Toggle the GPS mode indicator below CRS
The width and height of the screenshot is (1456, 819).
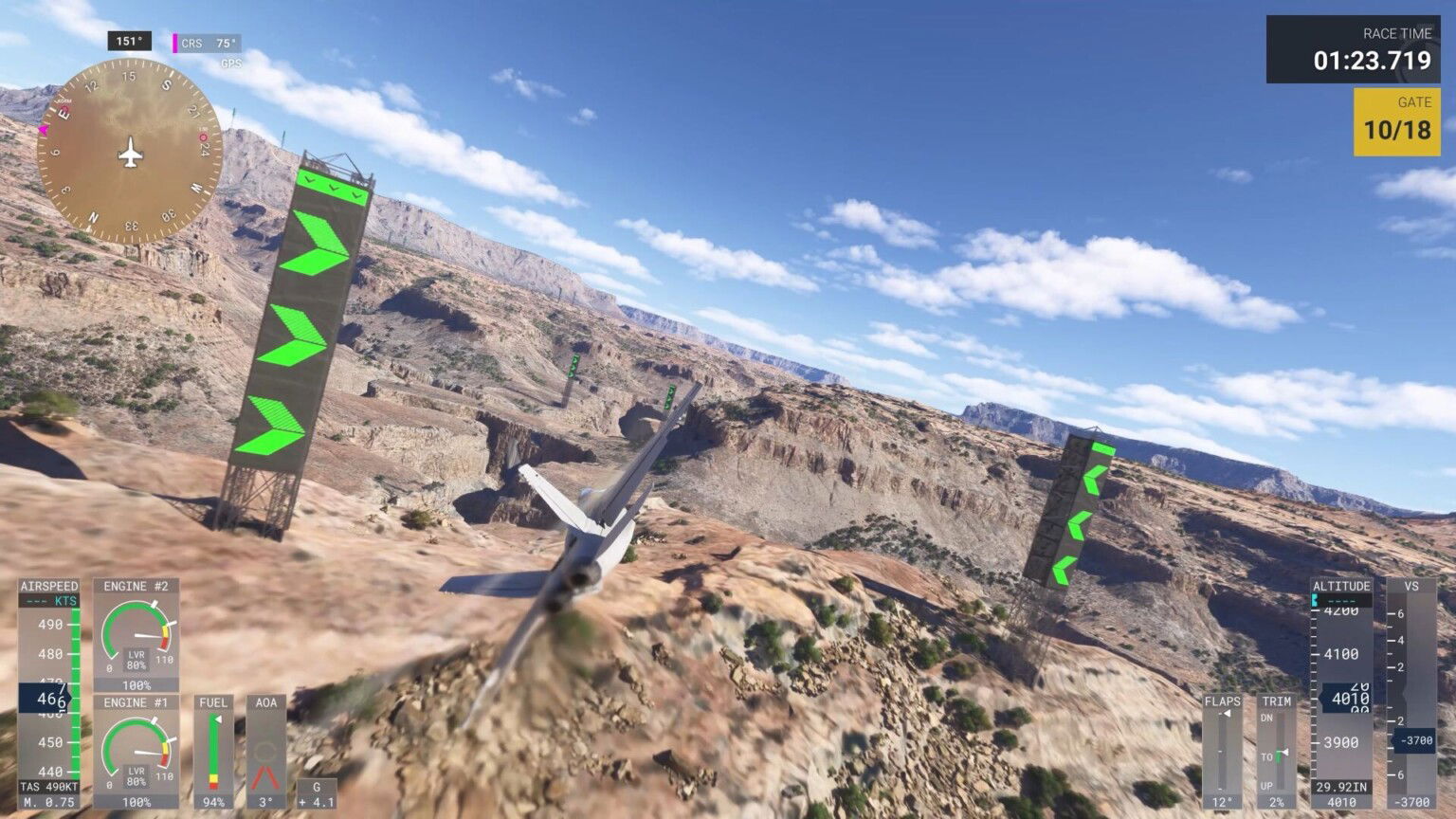(233, 64)
